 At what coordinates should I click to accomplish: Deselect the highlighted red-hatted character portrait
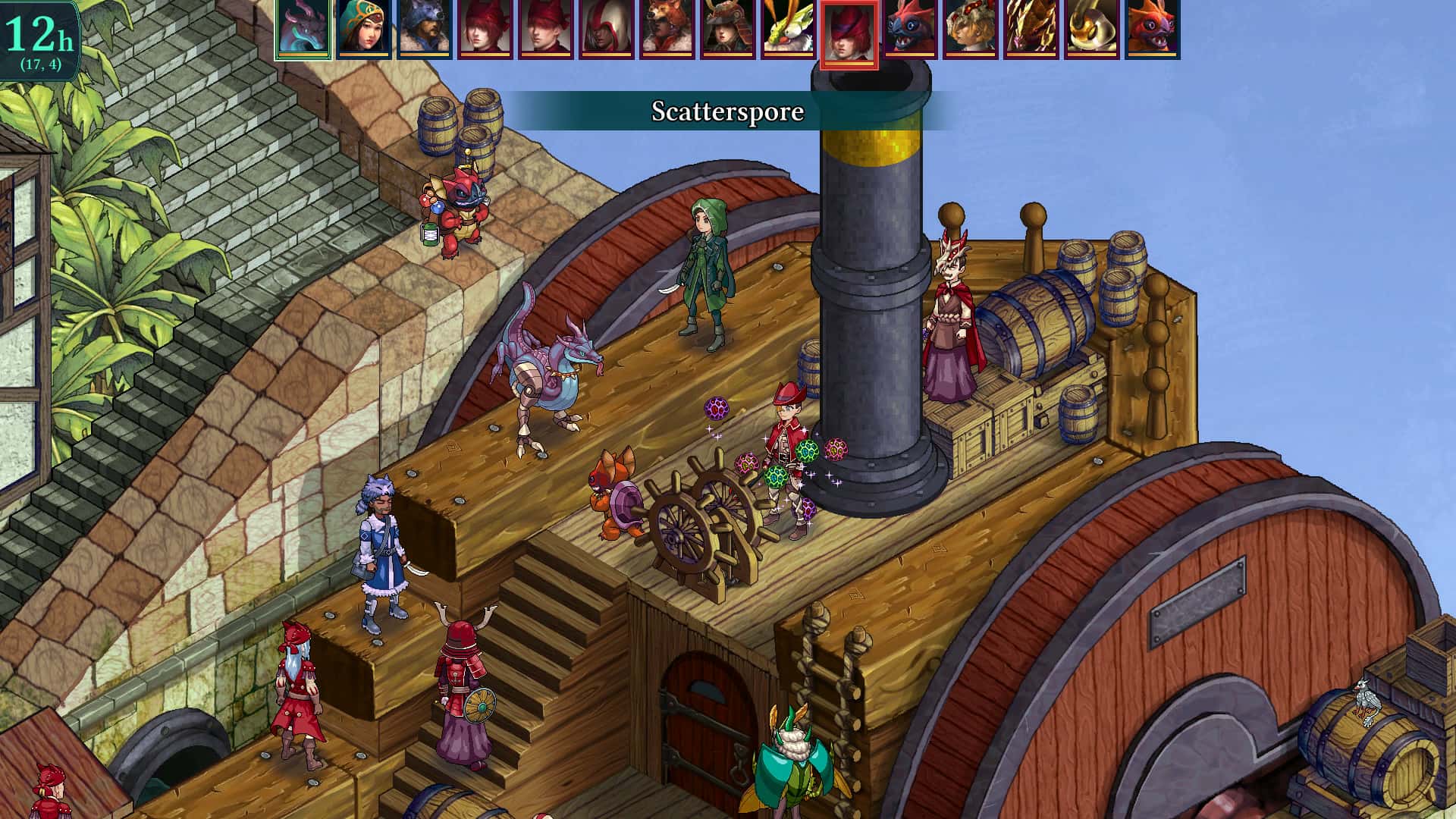coord(849,34)
